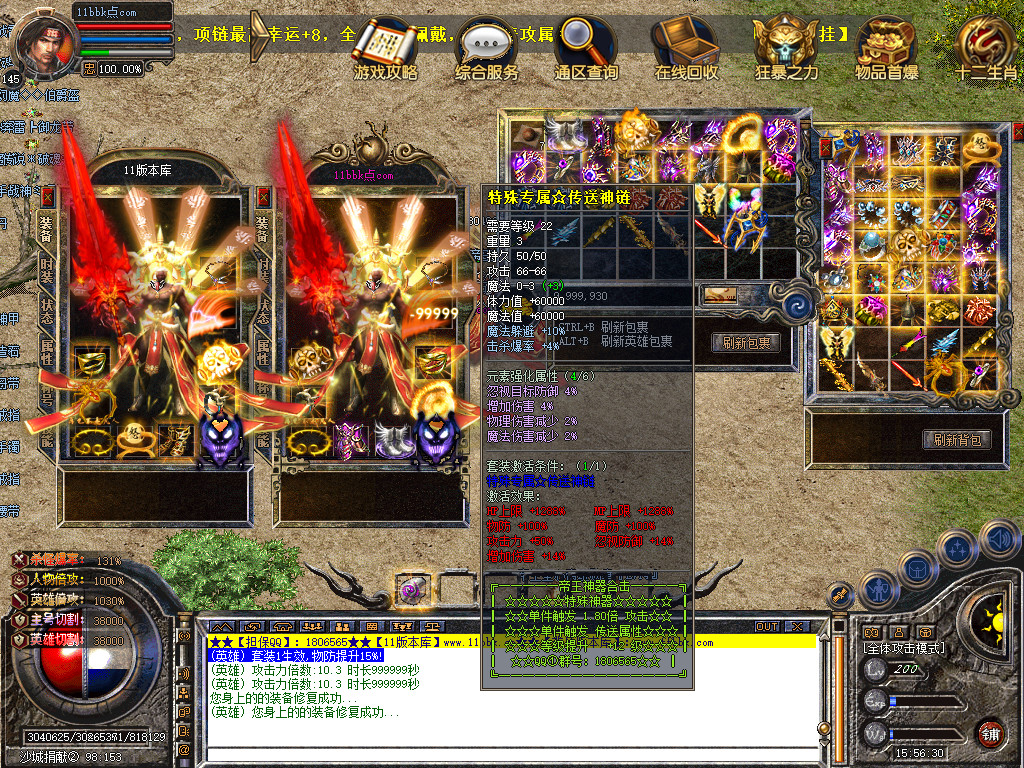Screen dimensions: 1024x768
Task: Open the 综合服务 services menu
Action: (487, 48)
